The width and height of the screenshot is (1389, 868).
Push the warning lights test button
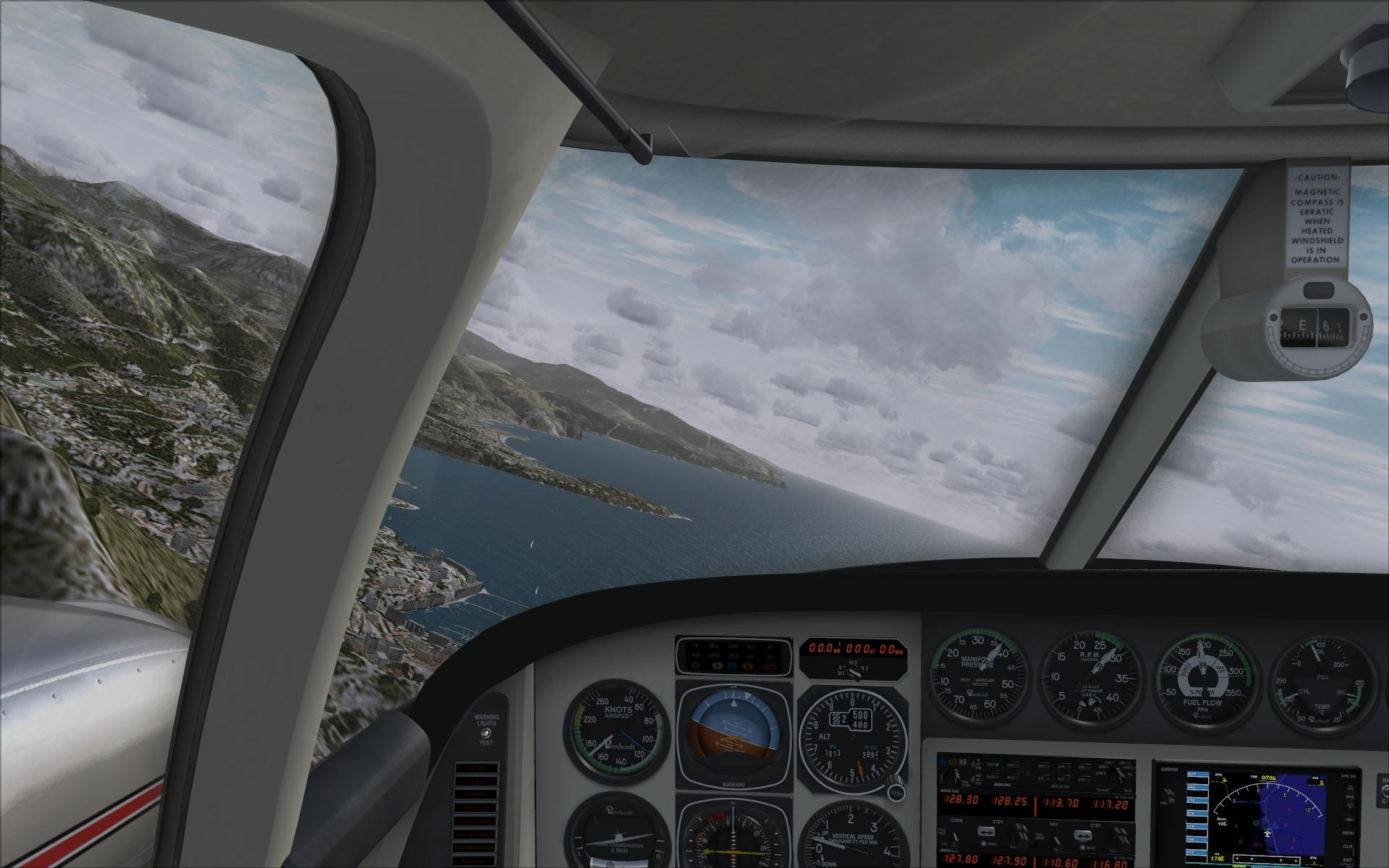[x=485, y=733]
